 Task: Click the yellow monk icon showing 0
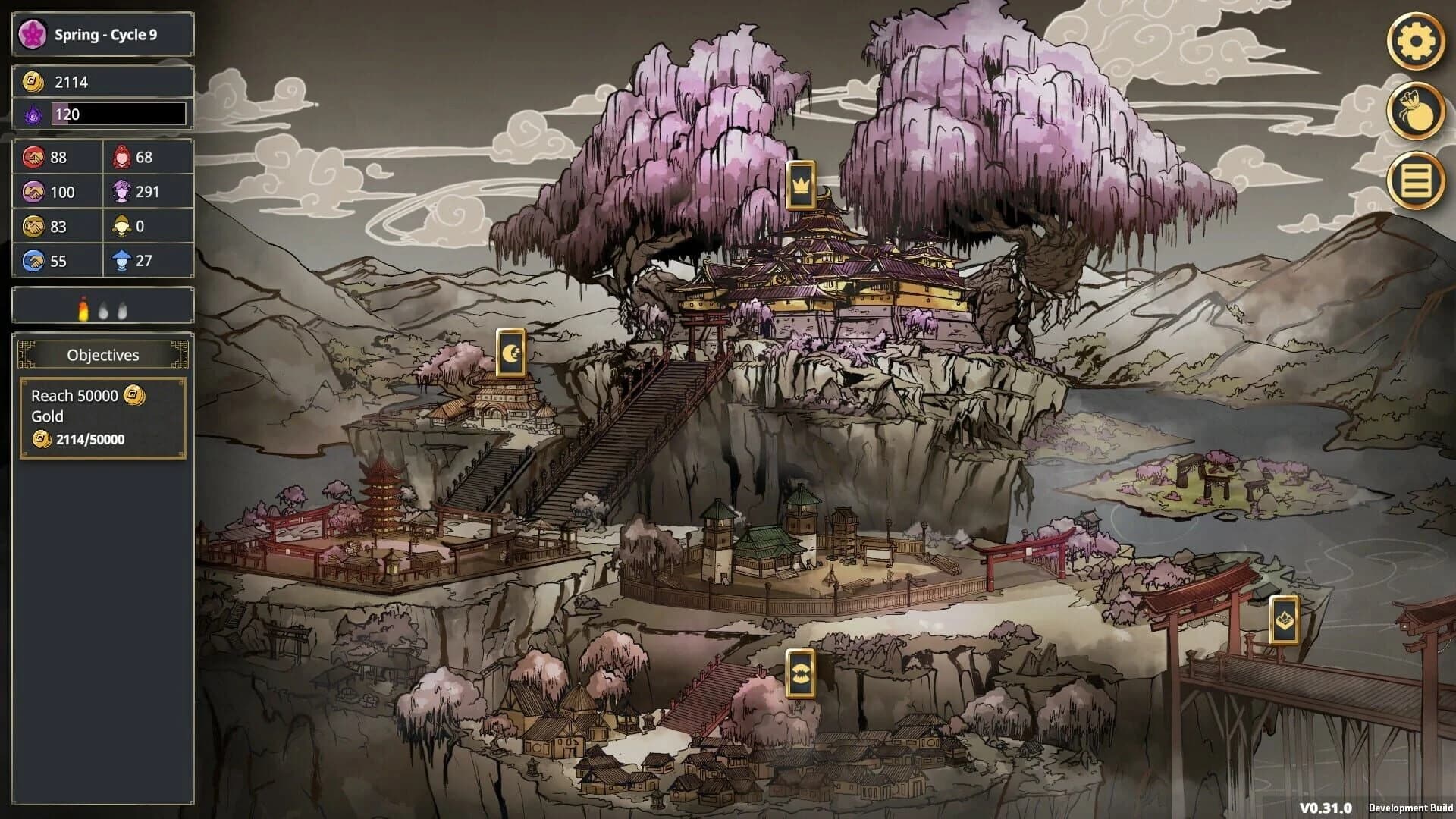[x=121, y=226]
